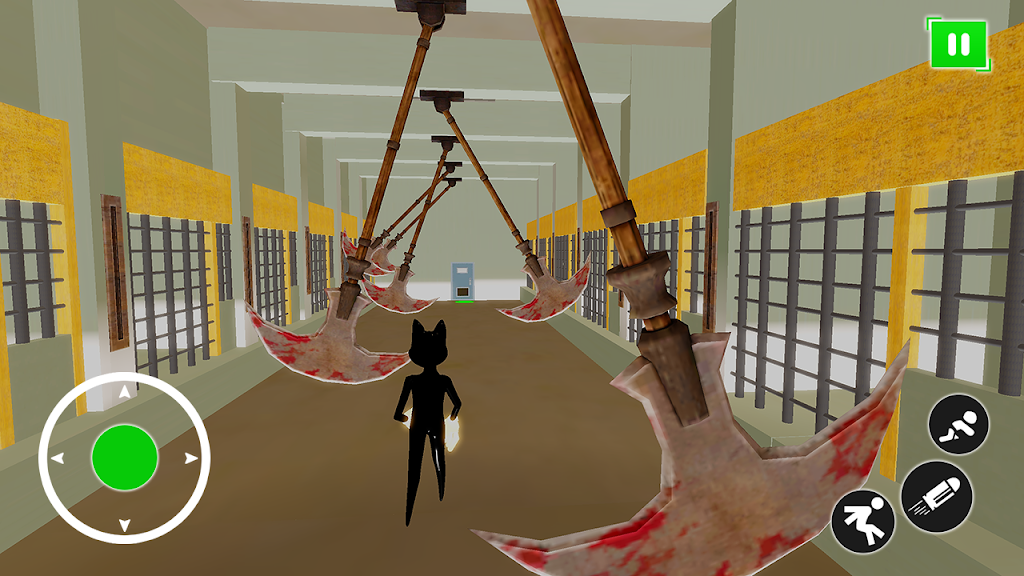This screenshot has height=576, width=1024.
Task: Tap the joystick's up arrow
Action: coord(124,393)
